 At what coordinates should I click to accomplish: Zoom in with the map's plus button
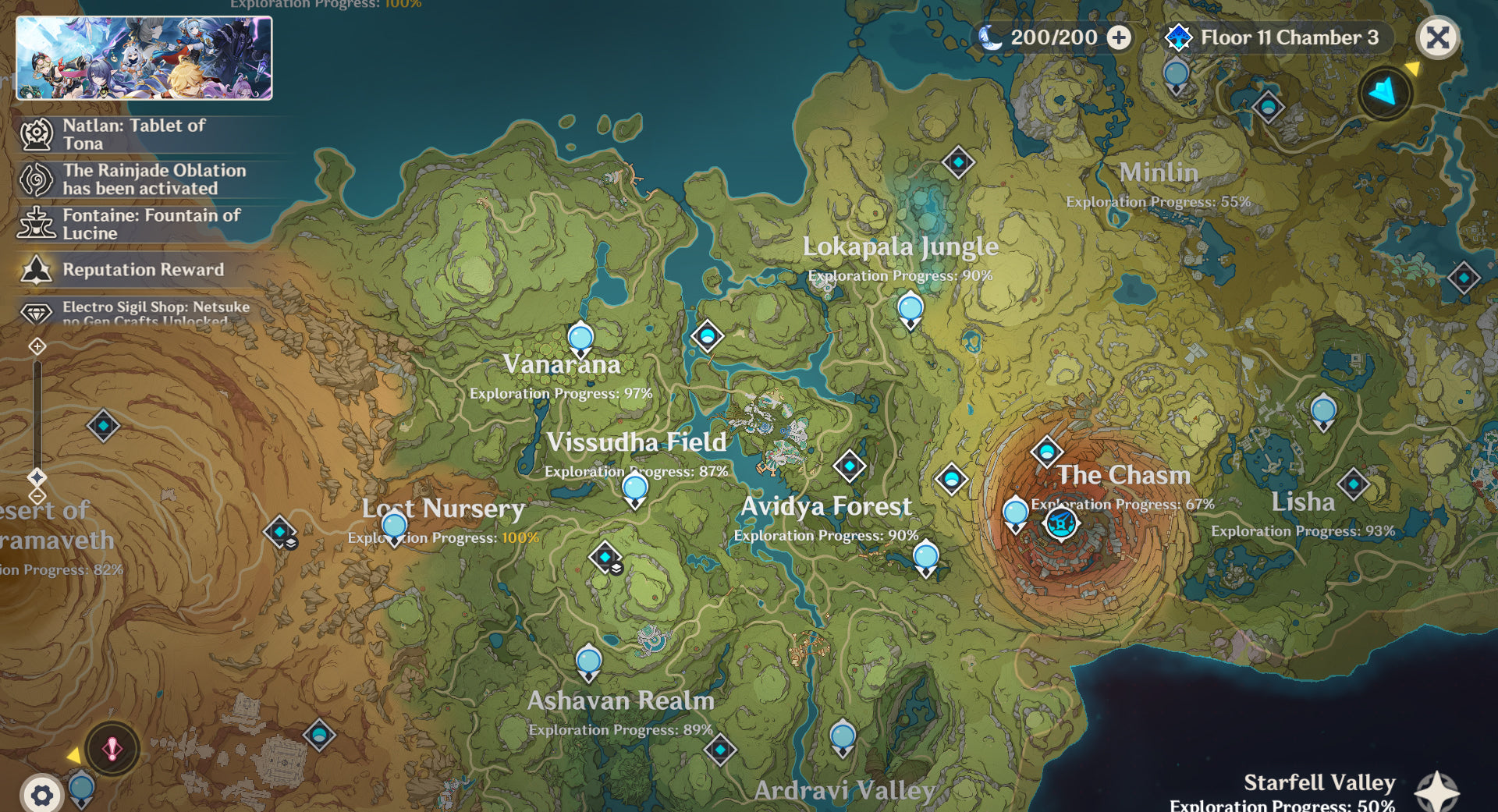37,346
